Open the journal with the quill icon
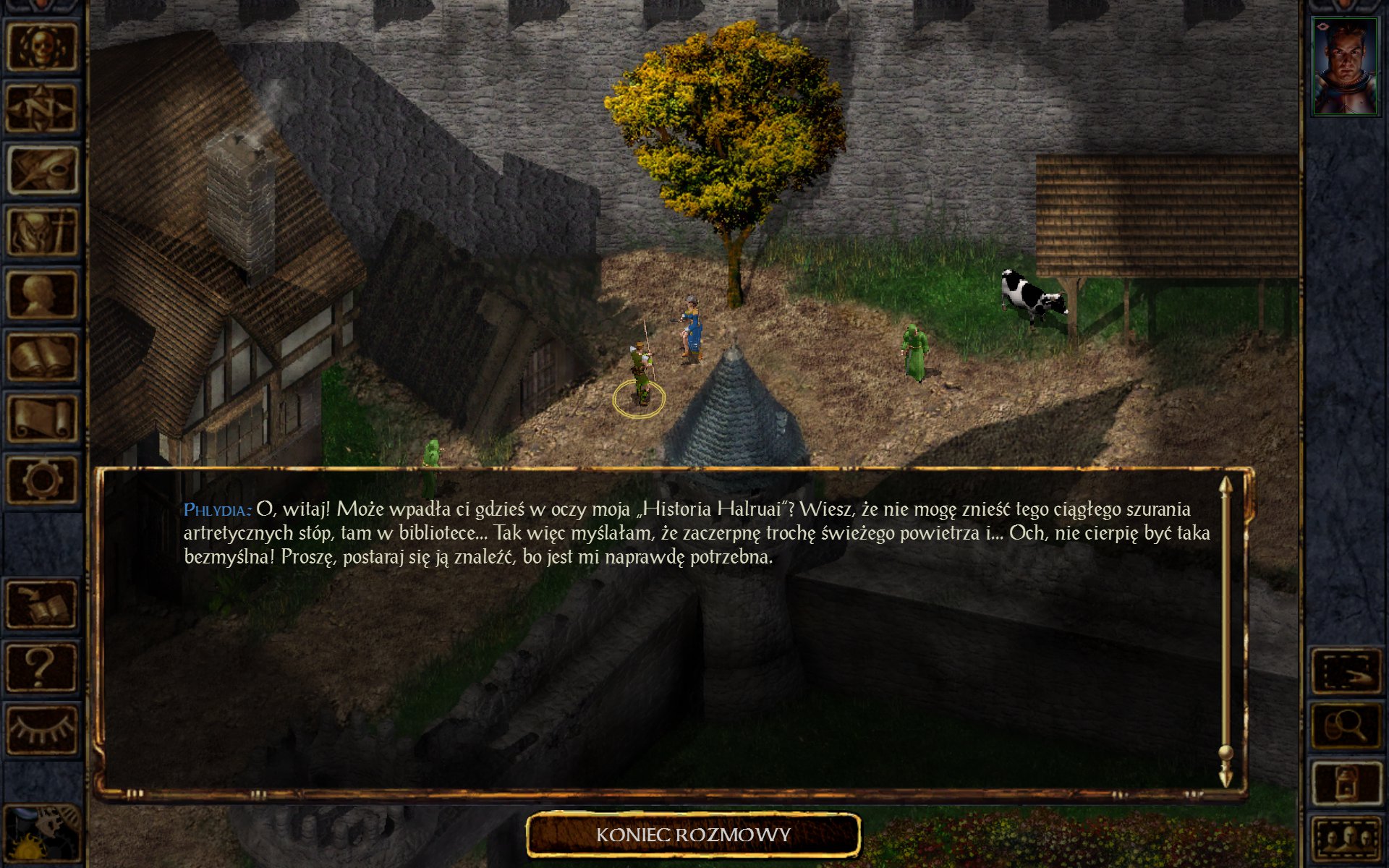The height and width of the screenshot is (868, 1389). (42, 170)
